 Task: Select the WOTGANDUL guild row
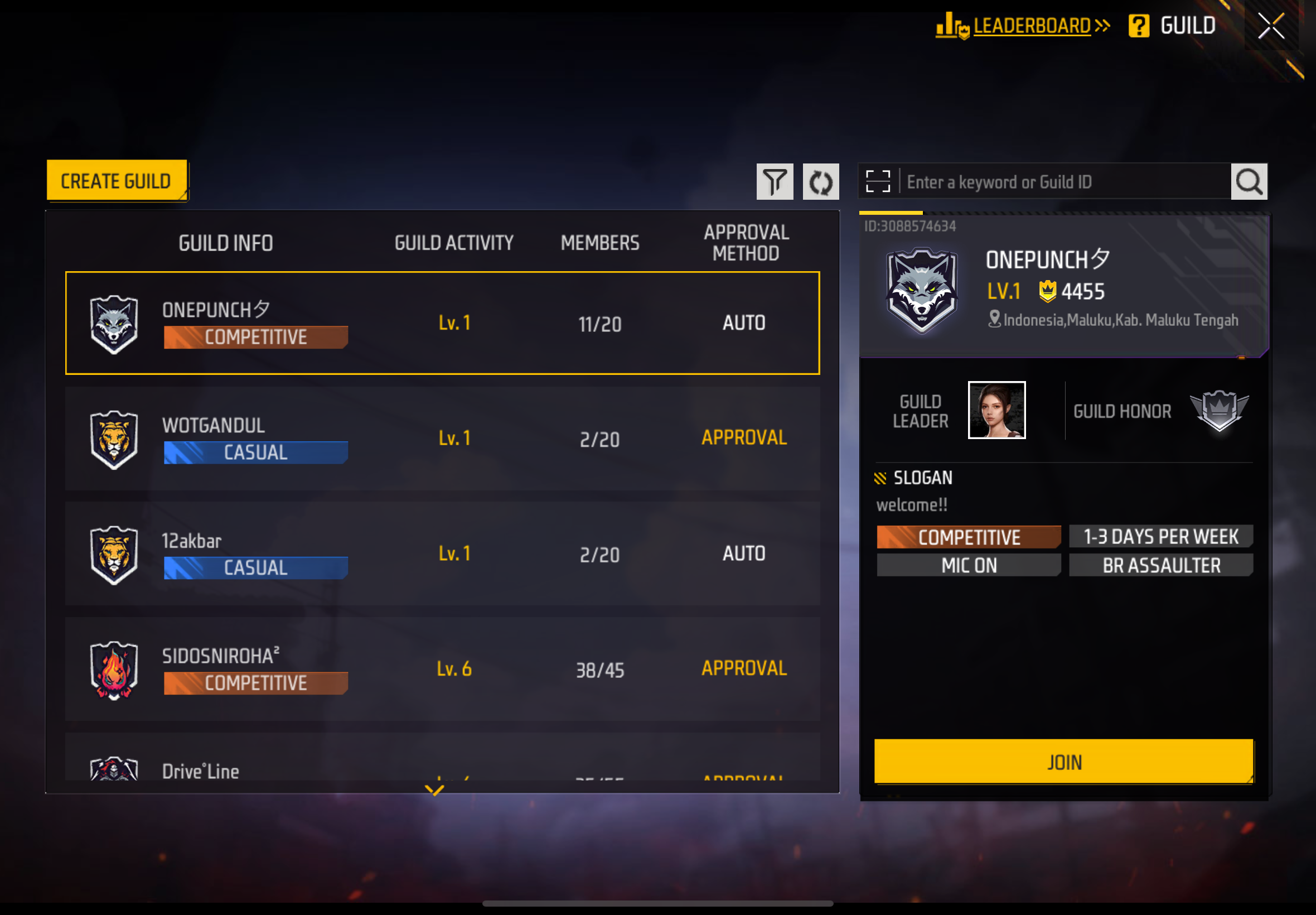click(442, 438)
